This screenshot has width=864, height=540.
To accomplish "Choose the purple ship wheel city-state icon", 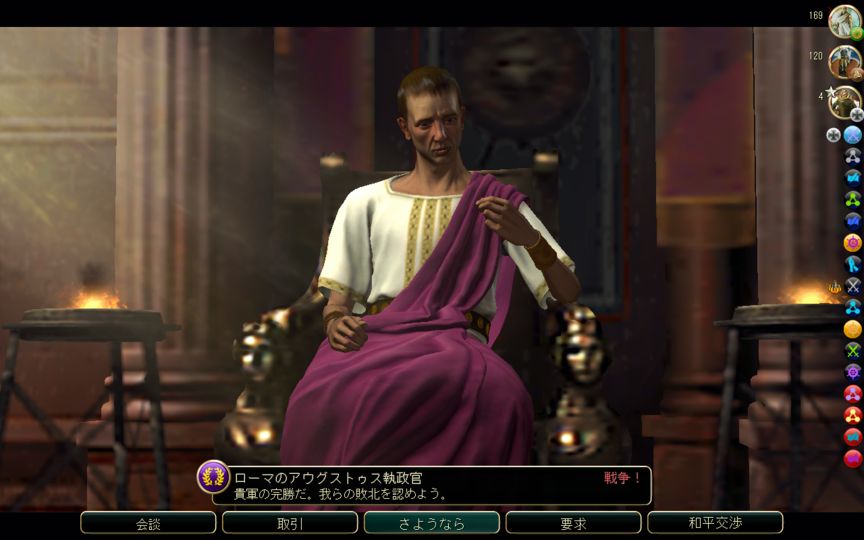I will pyautogui.click(x=852, y=372).
